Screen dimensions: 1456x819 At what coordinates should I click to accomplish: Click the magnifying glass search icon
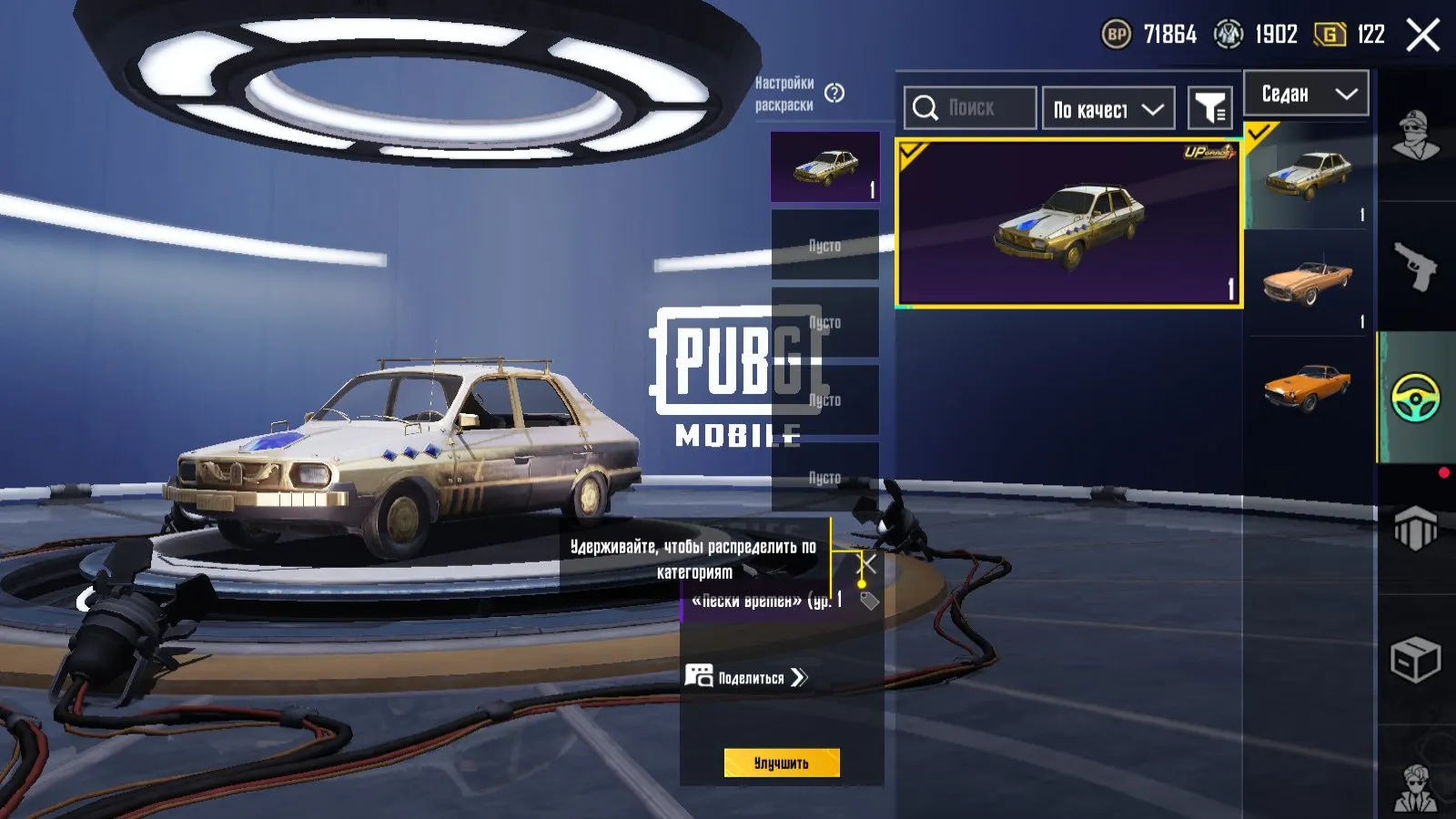click(927, 107)
